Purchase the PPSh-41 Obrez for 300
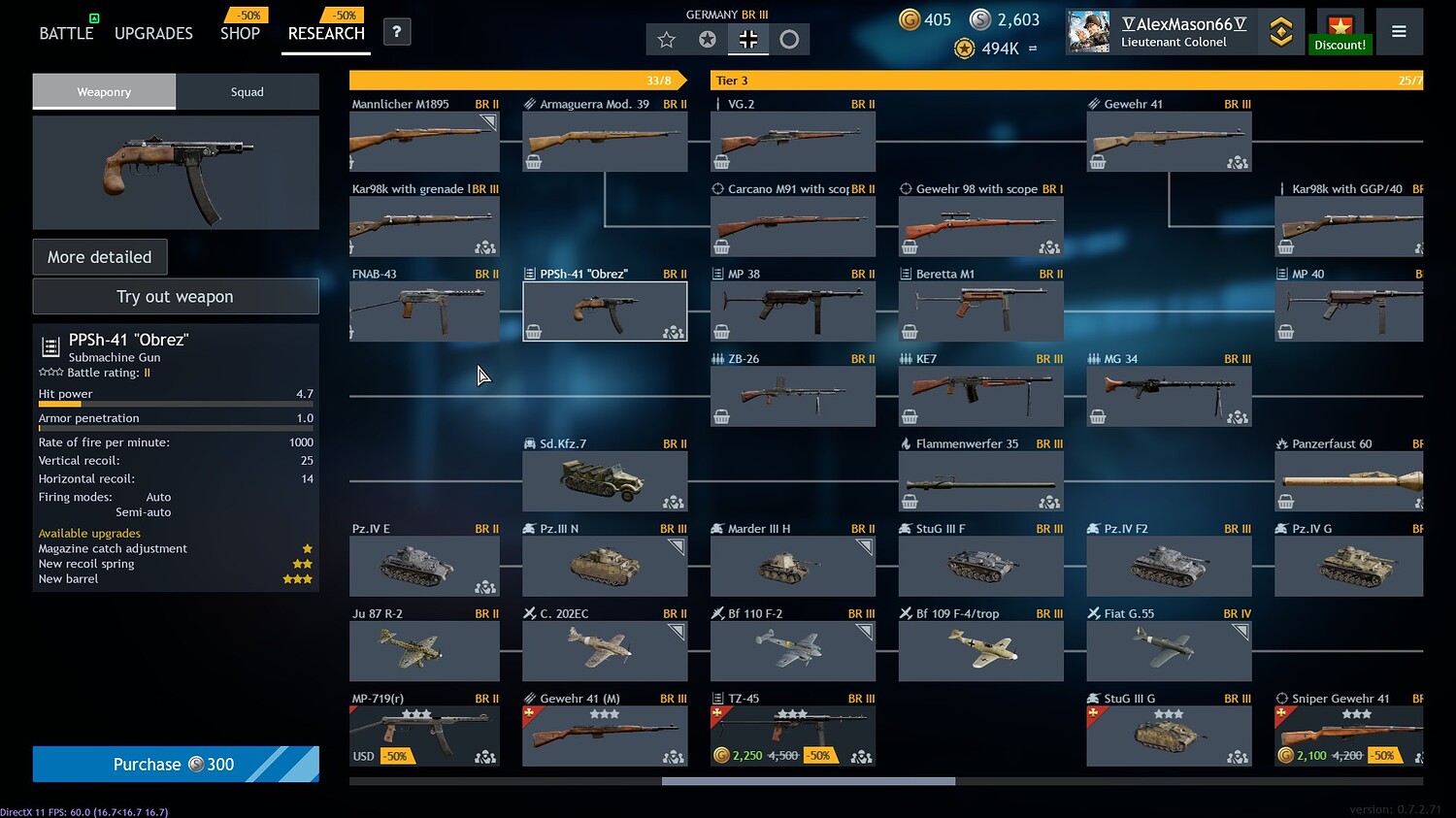The width and height of the screenshot is (1456, 818). tap(175, 764)
